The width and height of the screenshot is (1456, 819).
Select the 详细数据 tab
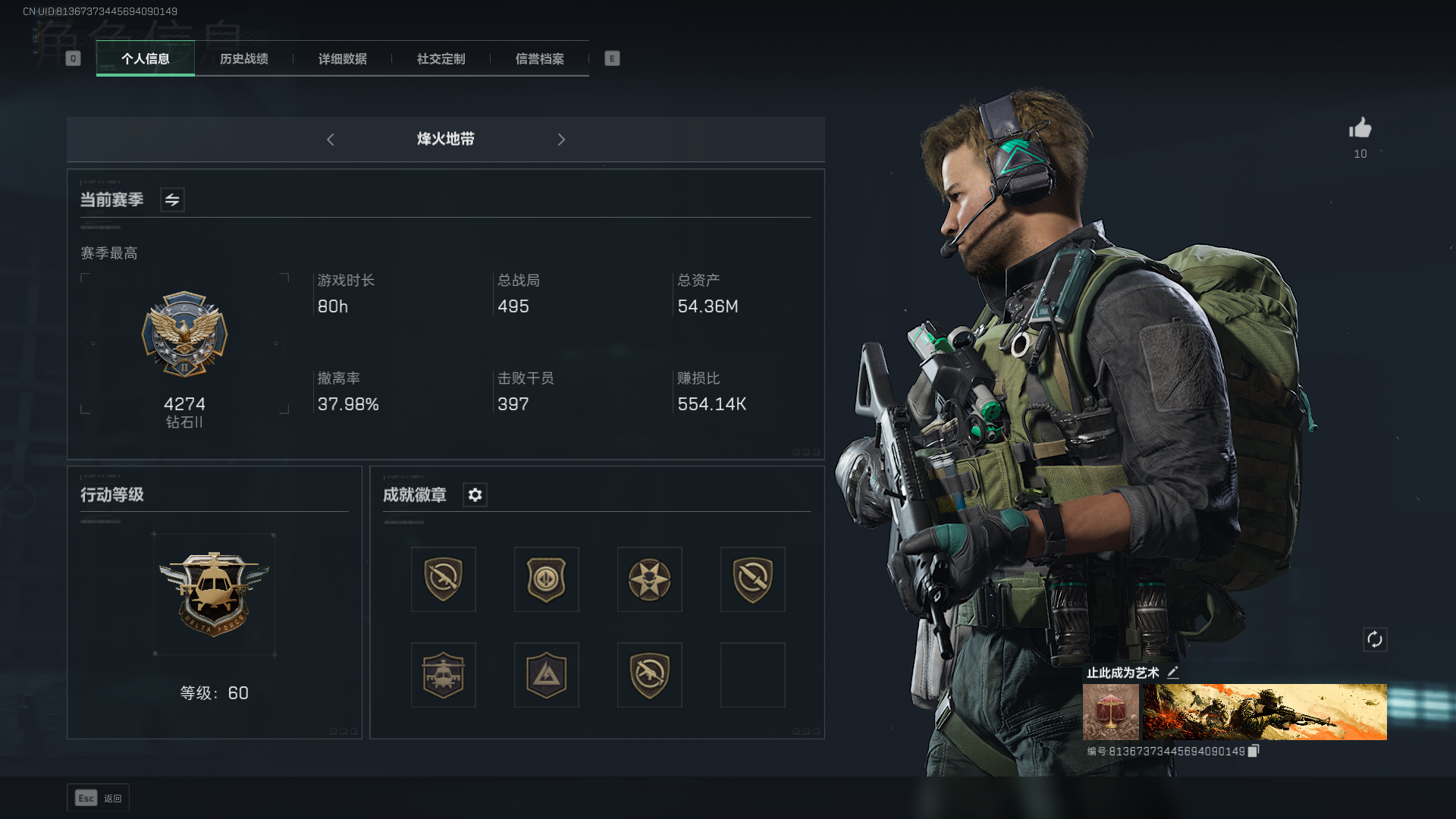343,59
